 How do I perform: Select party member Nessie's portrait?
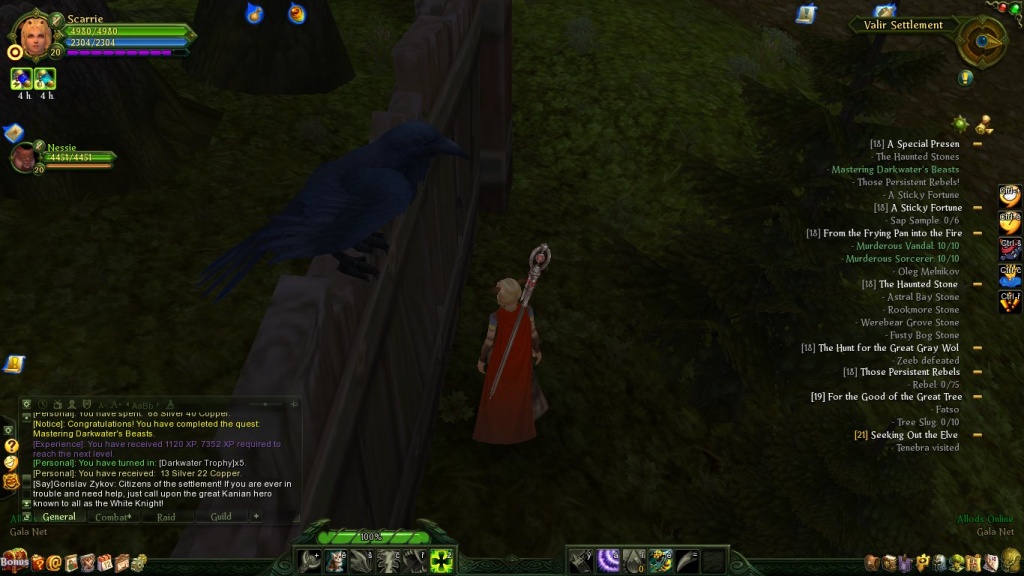pyautogui.click(x=25, y=157)
